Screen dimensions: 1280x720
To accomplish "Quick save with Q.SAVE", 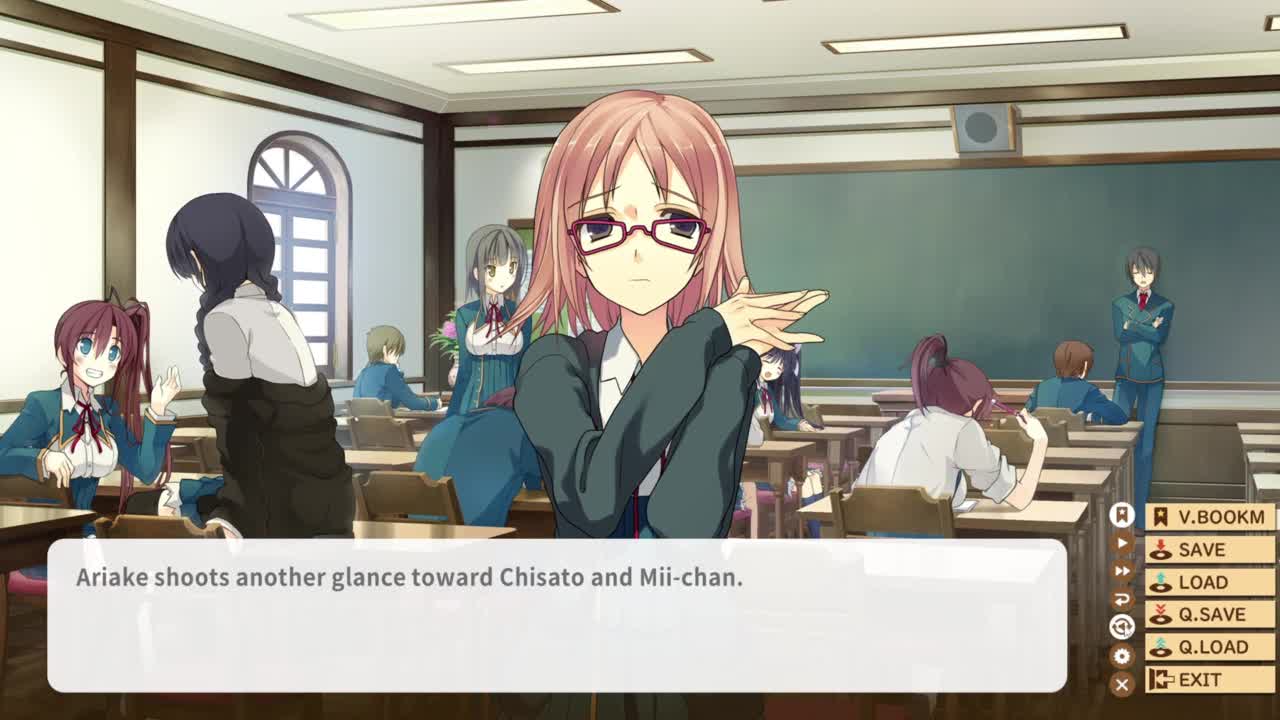I will [x=1210, y=614].
